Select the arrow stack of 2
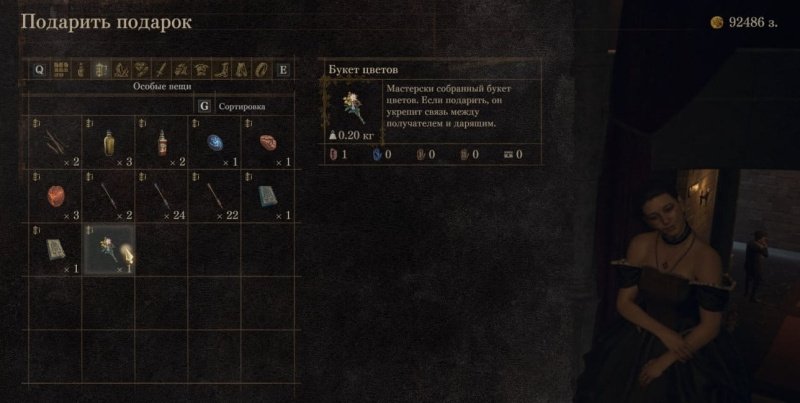Viewport: 800px width, 403px height. coord(107,197)
